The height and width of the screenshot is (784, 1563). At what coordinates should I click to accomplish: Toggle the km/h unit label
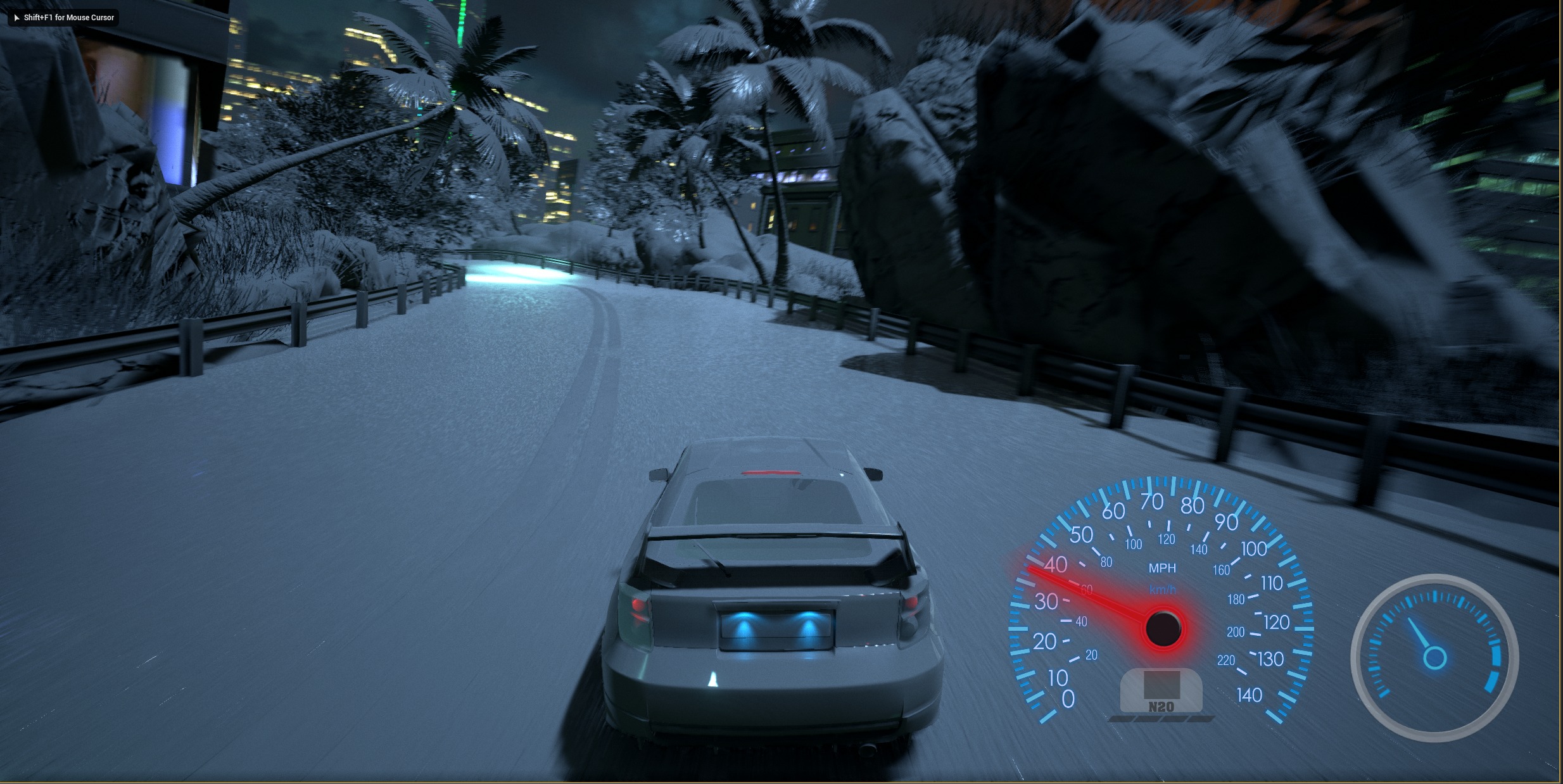[1163, 590]
